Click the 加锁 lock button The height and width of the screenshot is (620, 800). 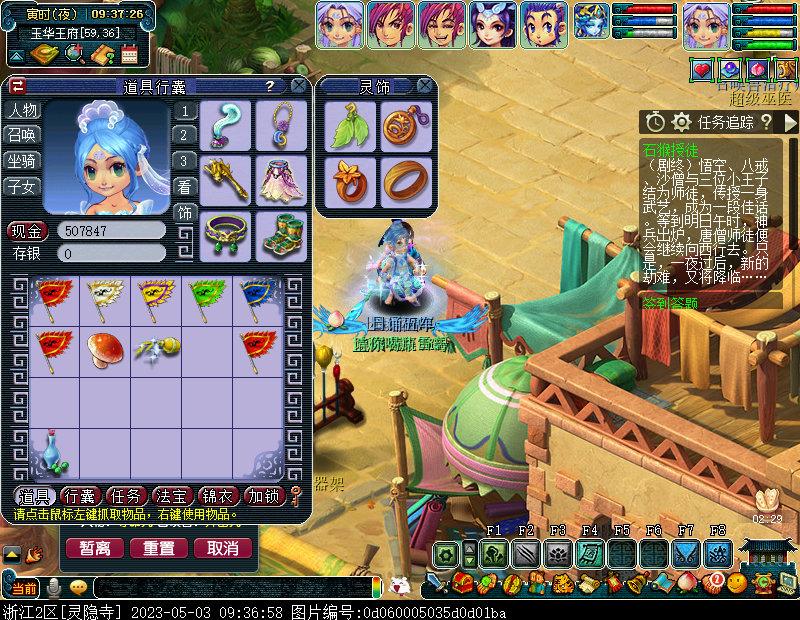click(265, 495)
